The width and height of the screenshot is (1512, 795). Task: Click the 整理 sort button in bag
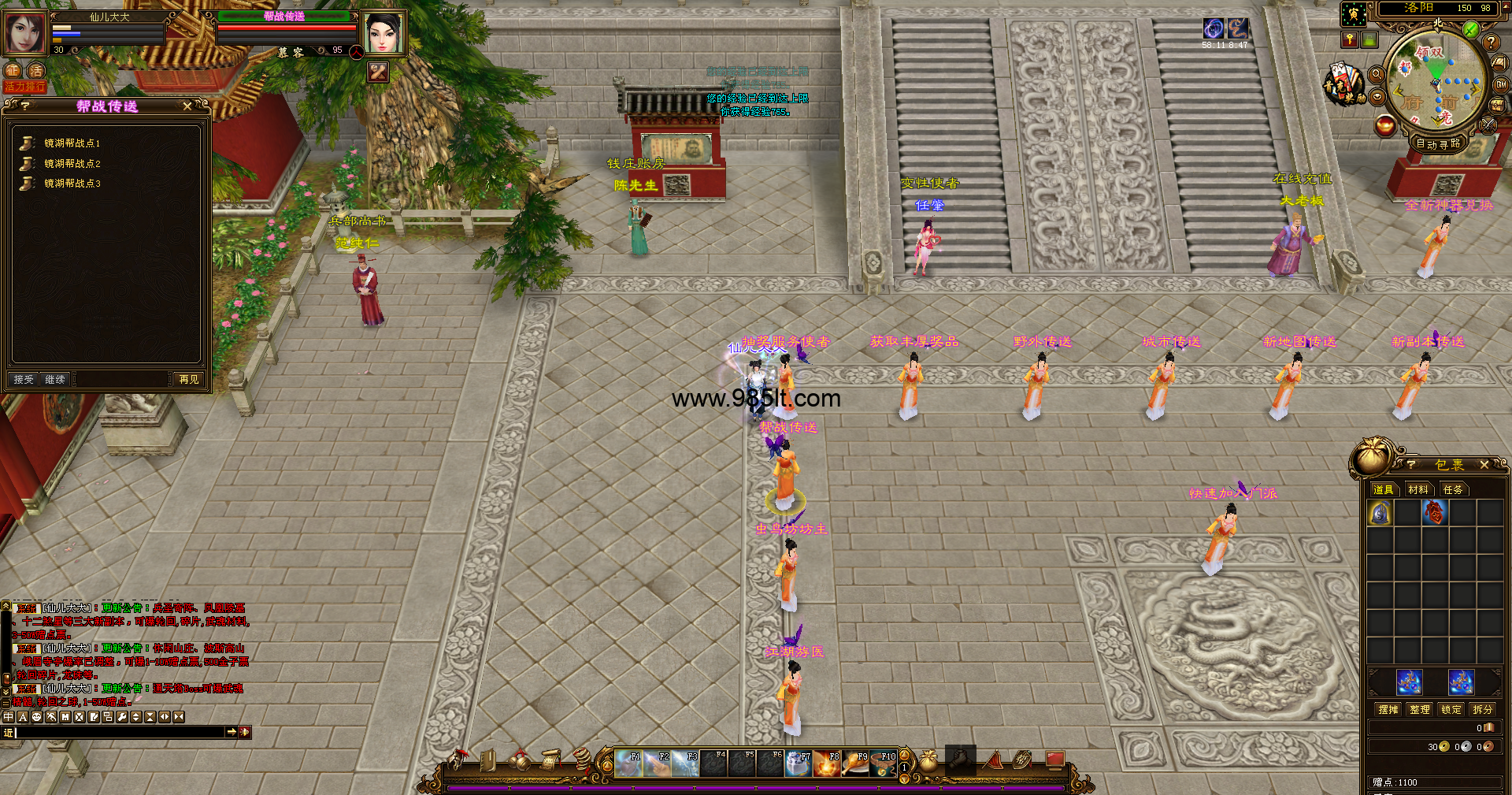tap(1420, 710)
